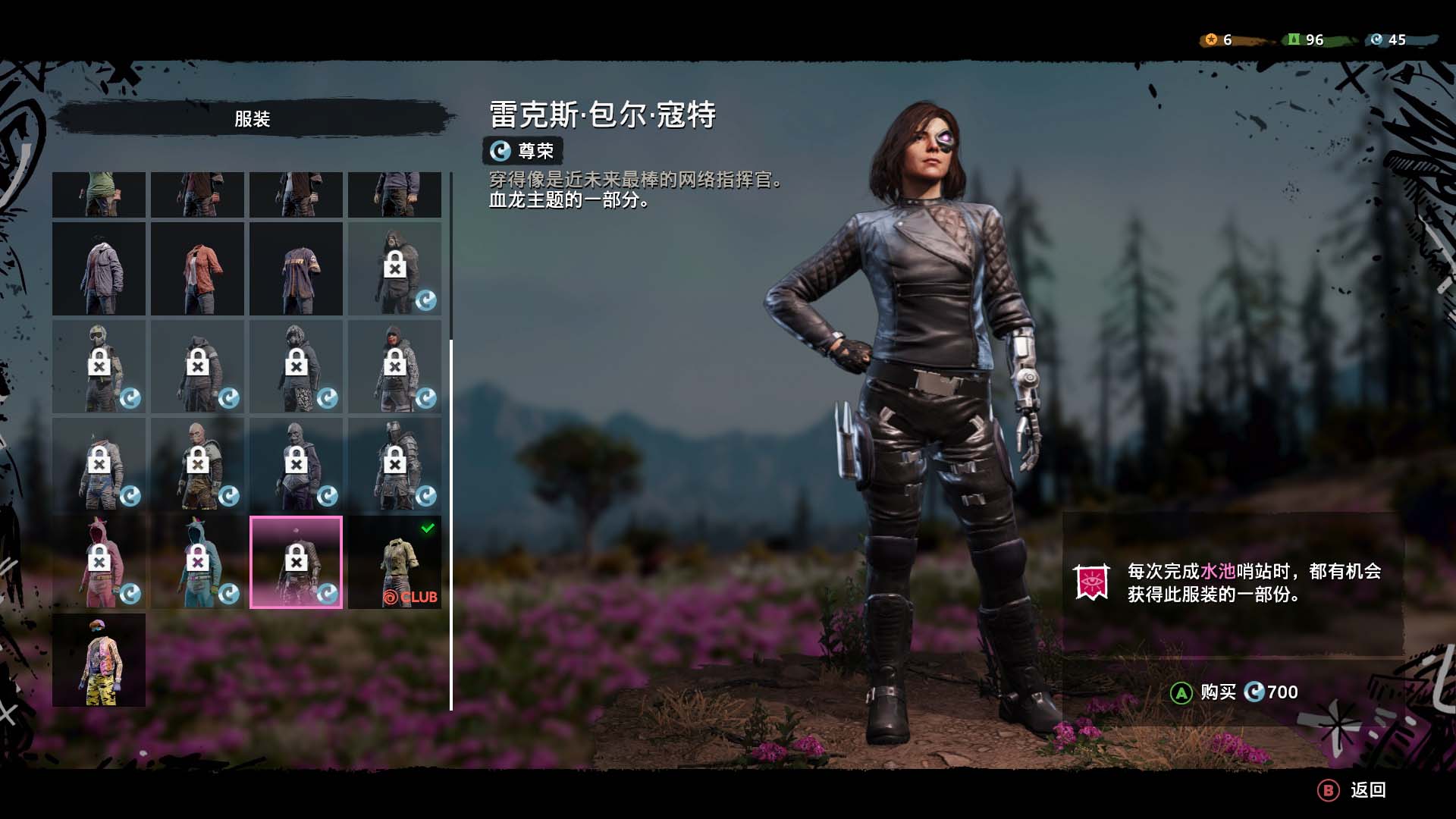Select the locked knight armor outfit

pos(394,464)
